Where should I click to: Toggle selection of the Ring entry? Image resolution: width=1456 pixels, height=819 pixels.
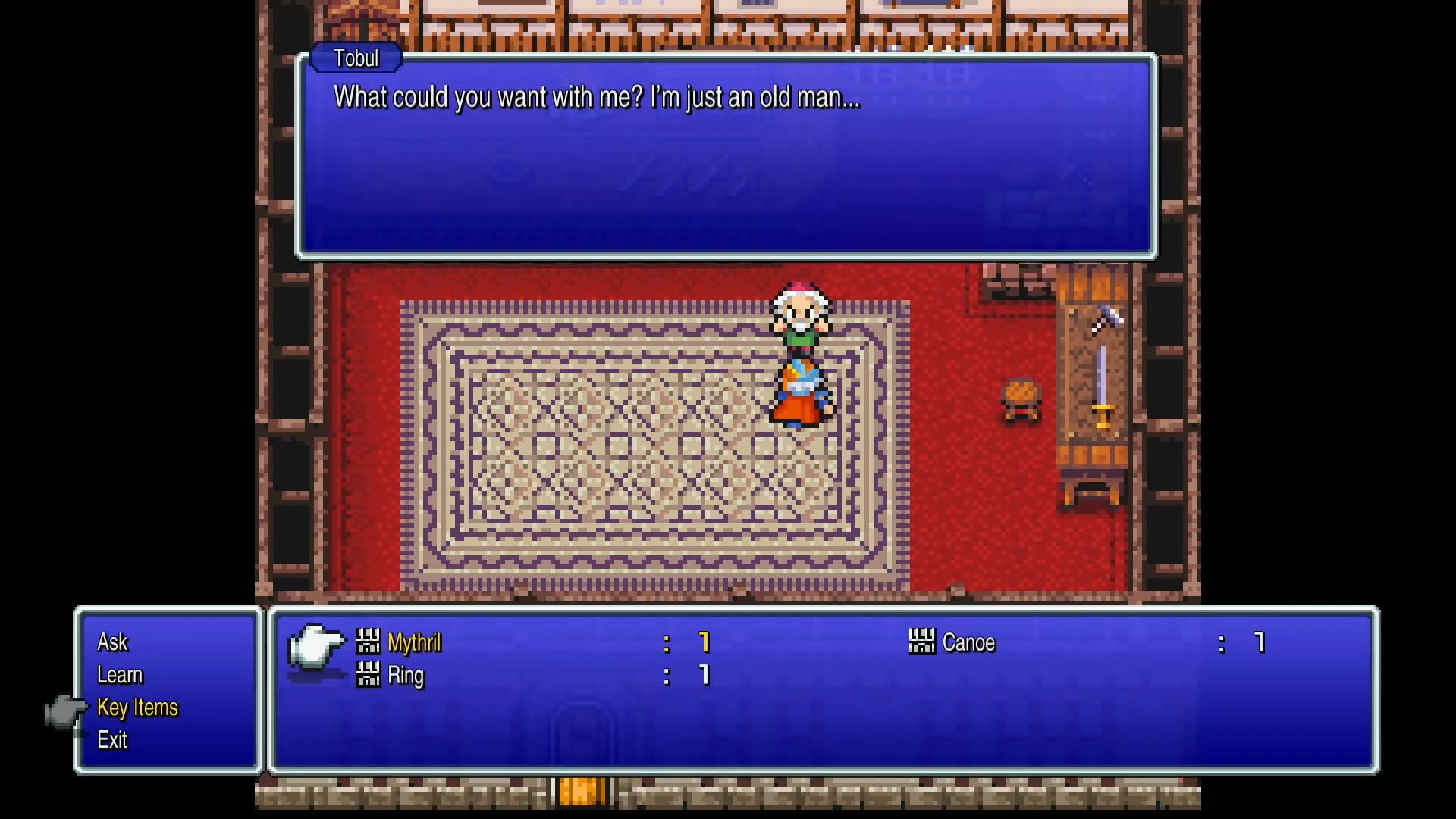pos(404,675)
